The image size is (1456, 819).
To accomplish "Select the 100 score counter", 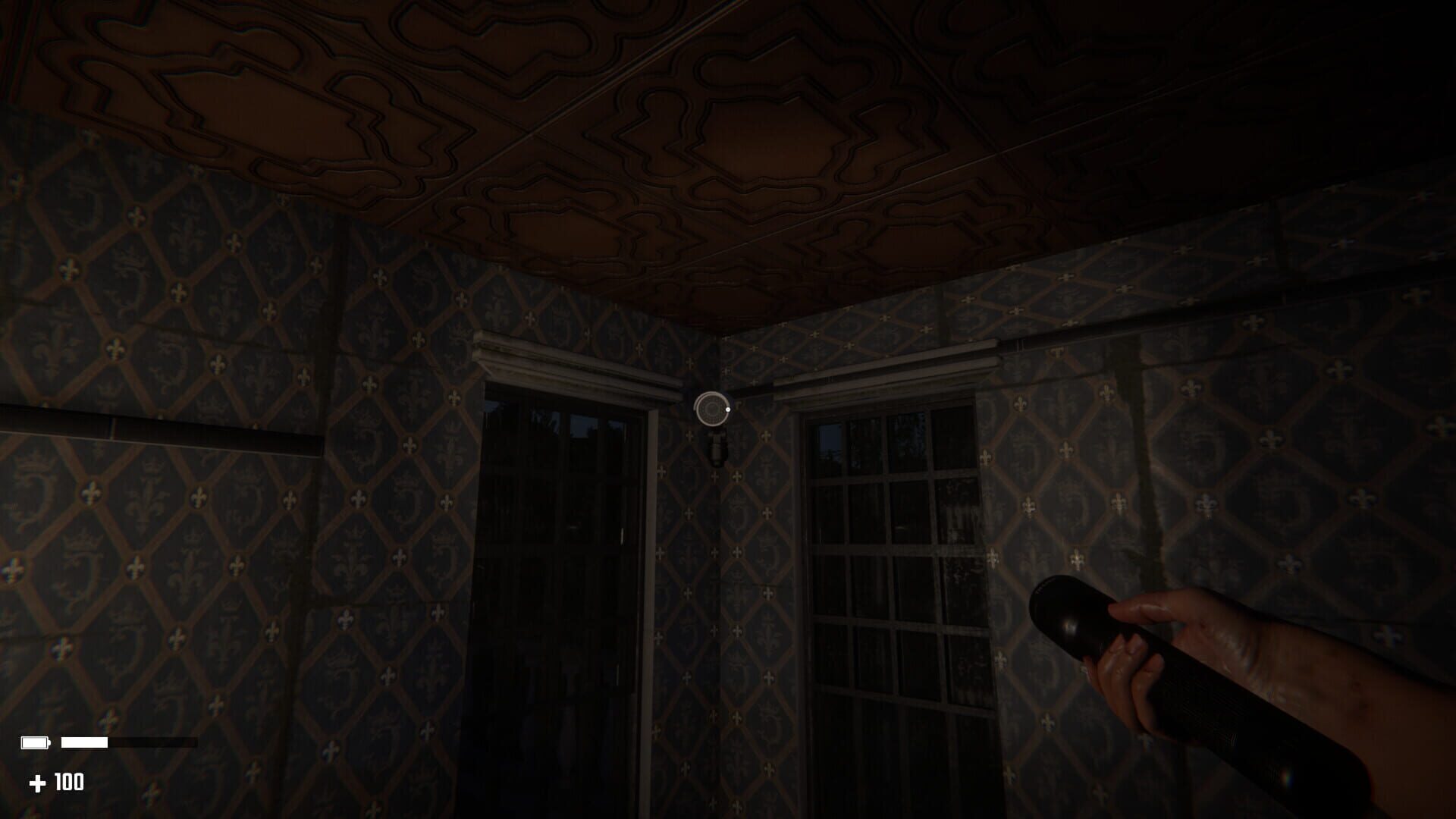I will 68,783.
